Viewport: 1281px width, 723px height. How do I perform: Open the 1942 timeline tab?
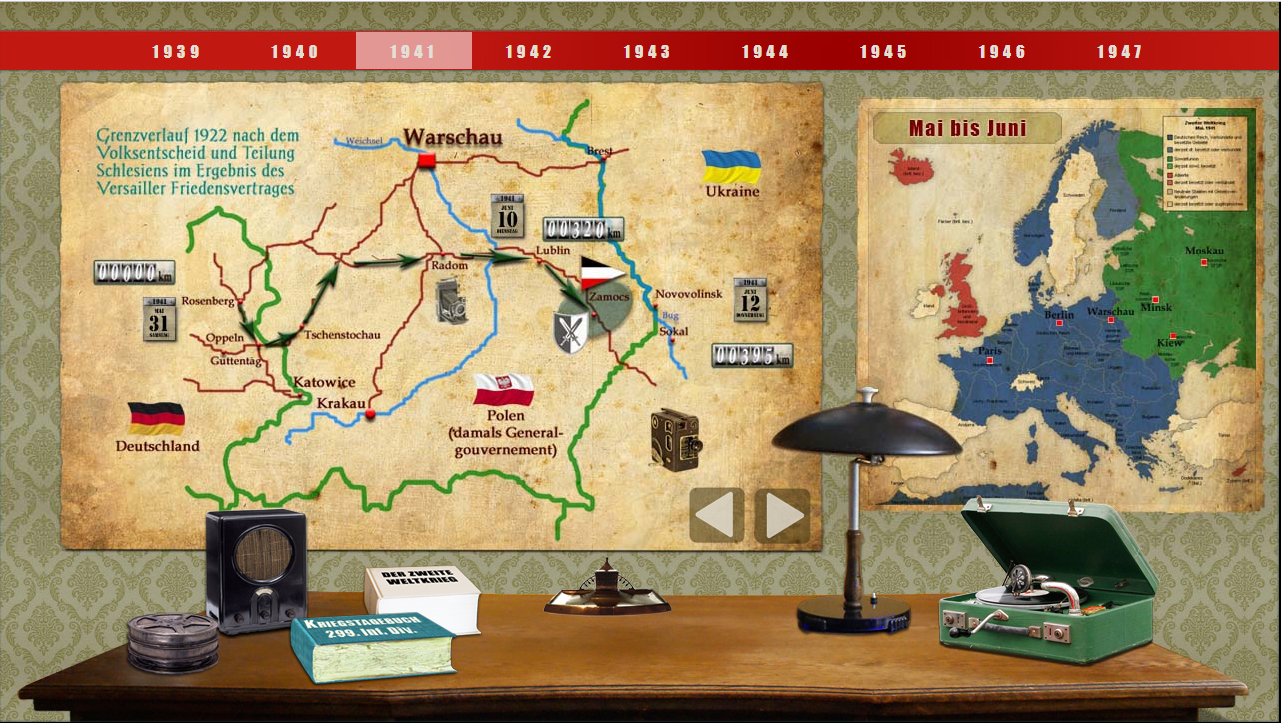tap(529, 52)
